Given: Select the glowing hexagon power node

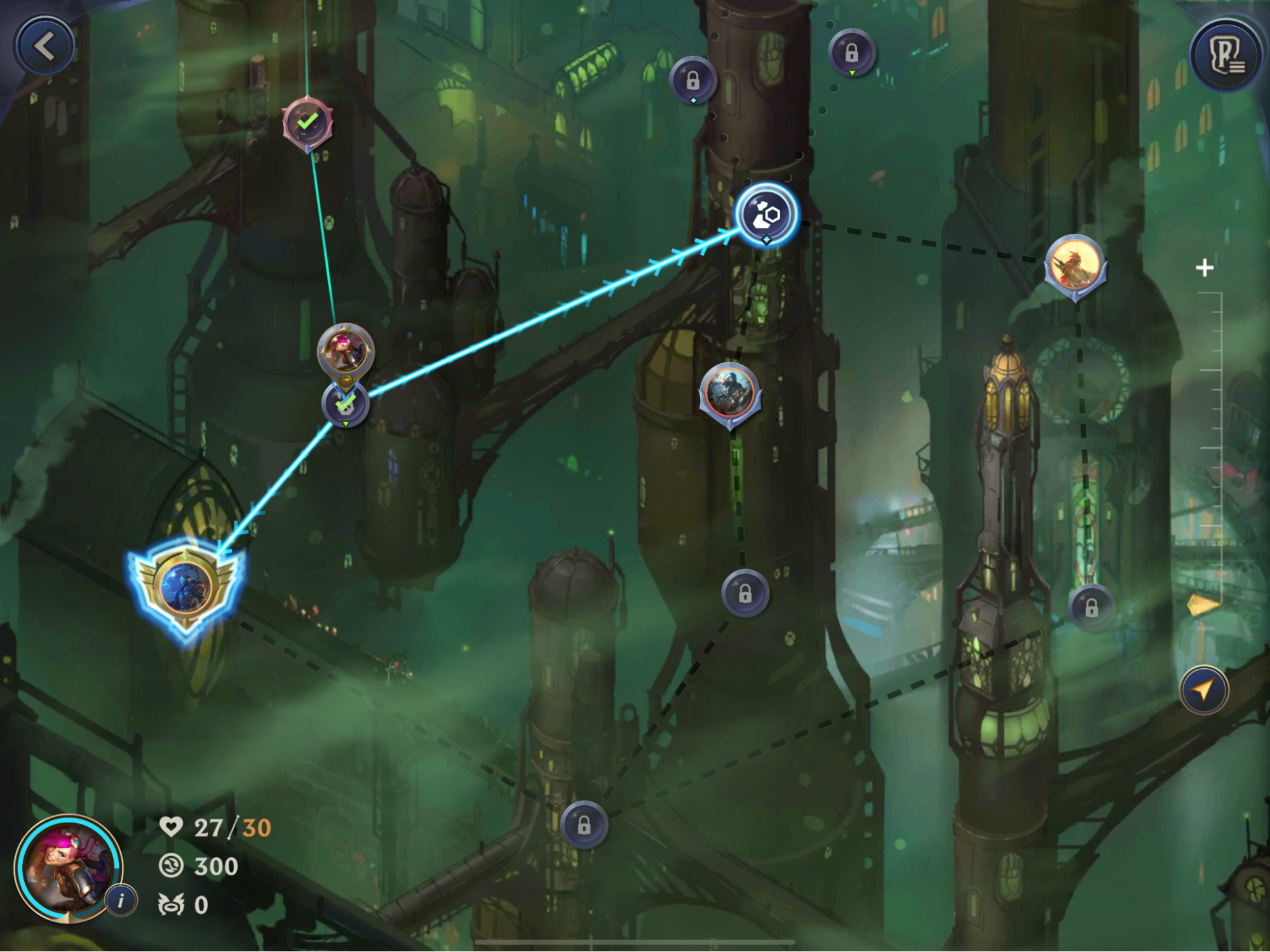Looking at the screenshot, I should point(766,215).
